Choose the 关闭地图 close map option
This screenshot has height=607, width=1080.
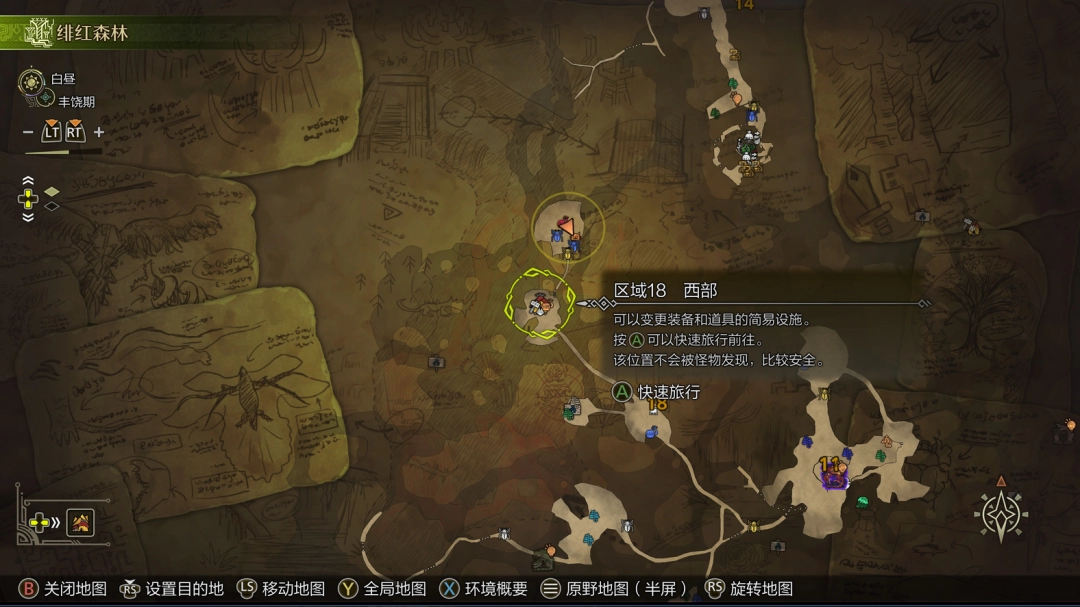point(63,589)
